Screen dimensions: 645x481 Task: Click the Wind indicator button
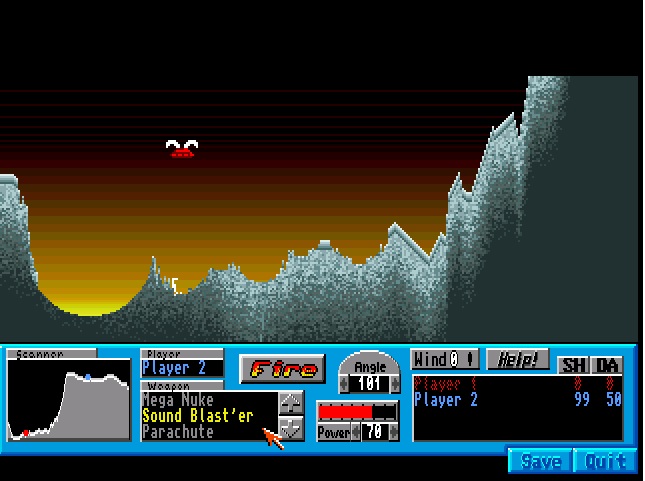coord(445,359)
